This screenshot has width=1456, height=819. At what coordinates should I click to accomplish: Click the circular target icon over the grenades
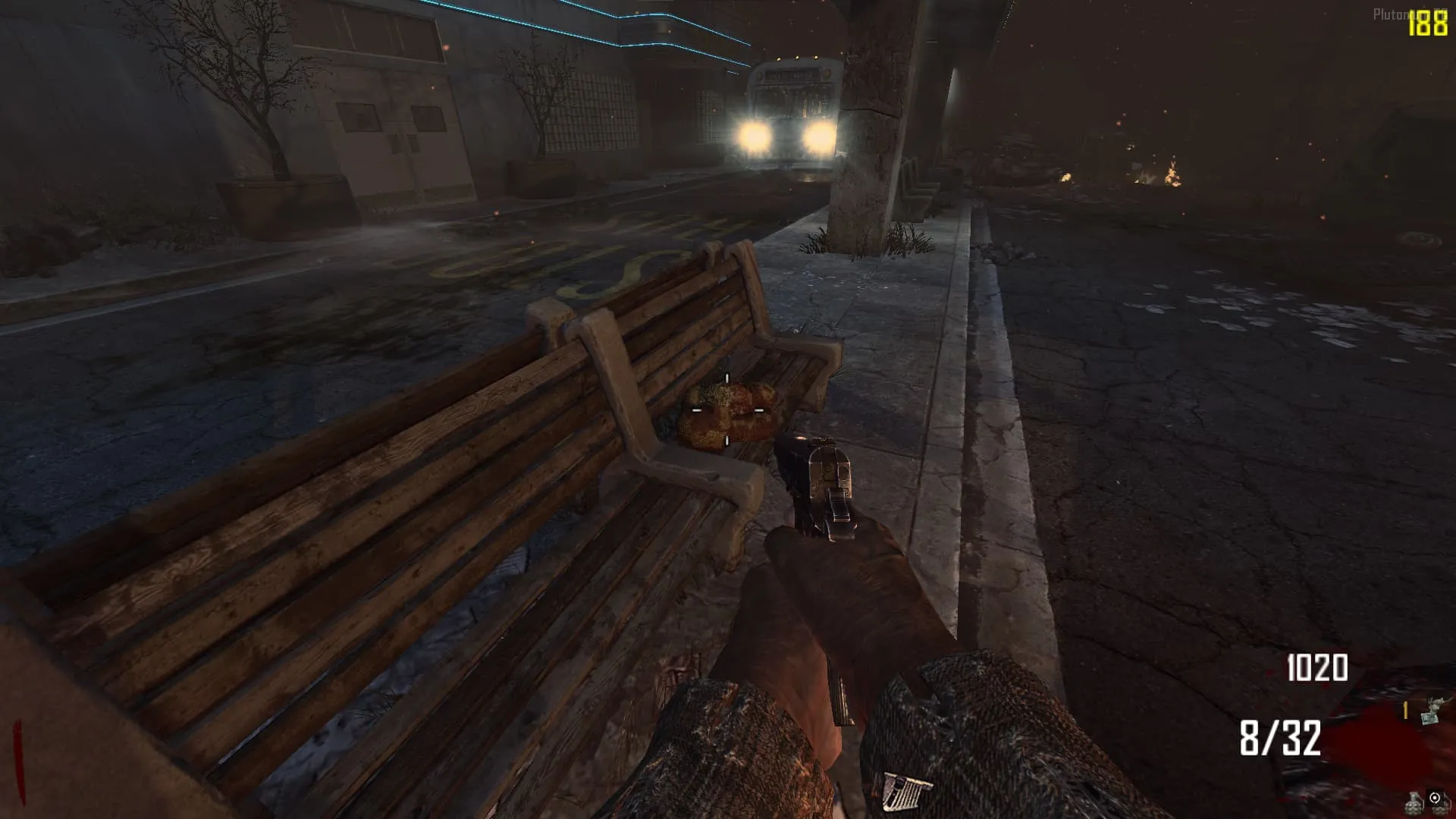pos(1435,798)
